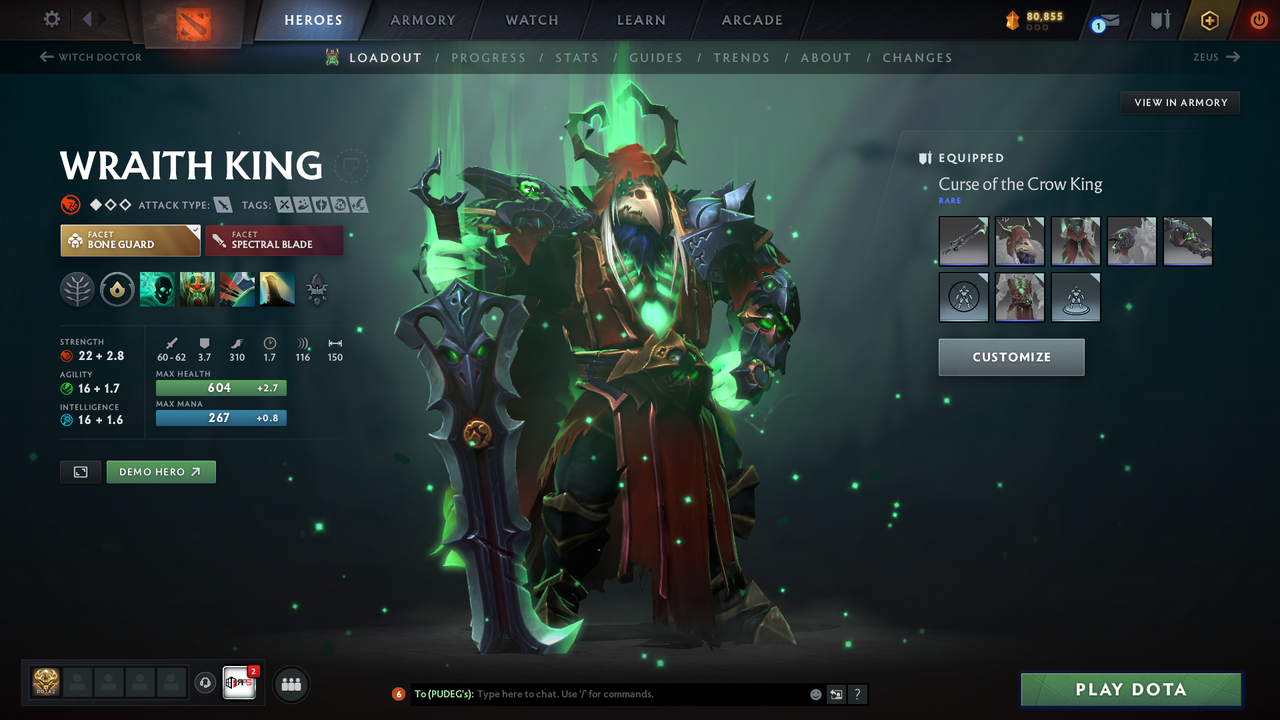Switch to the Armory tab

click(422, 20)
